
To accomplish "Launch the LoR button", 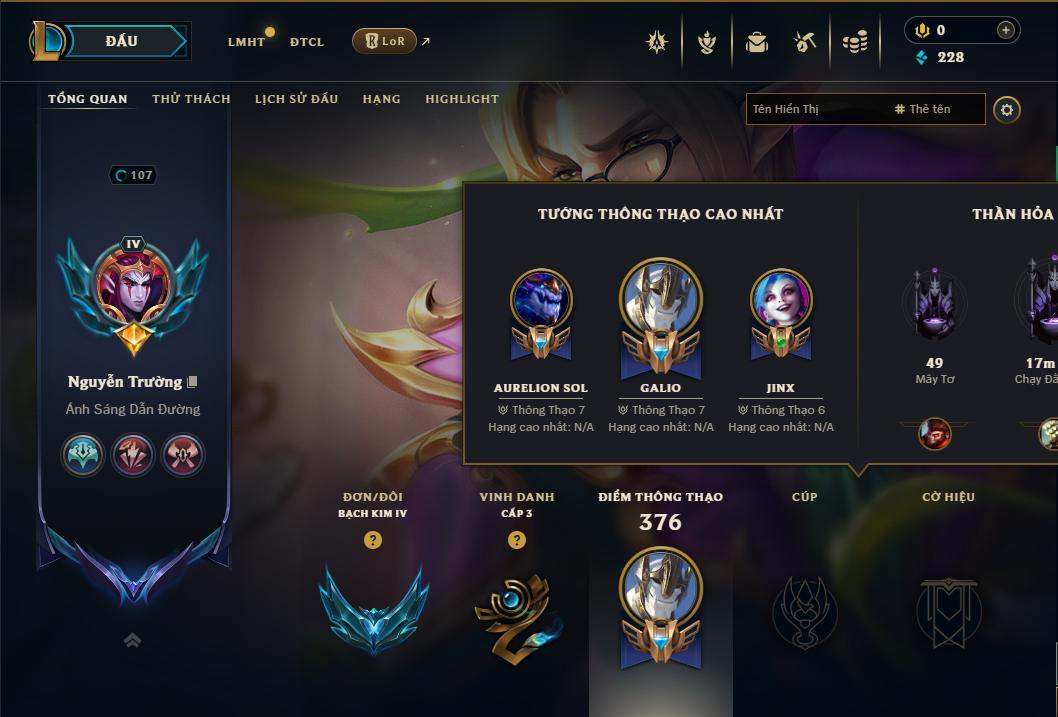I will (x=384, y=41).
